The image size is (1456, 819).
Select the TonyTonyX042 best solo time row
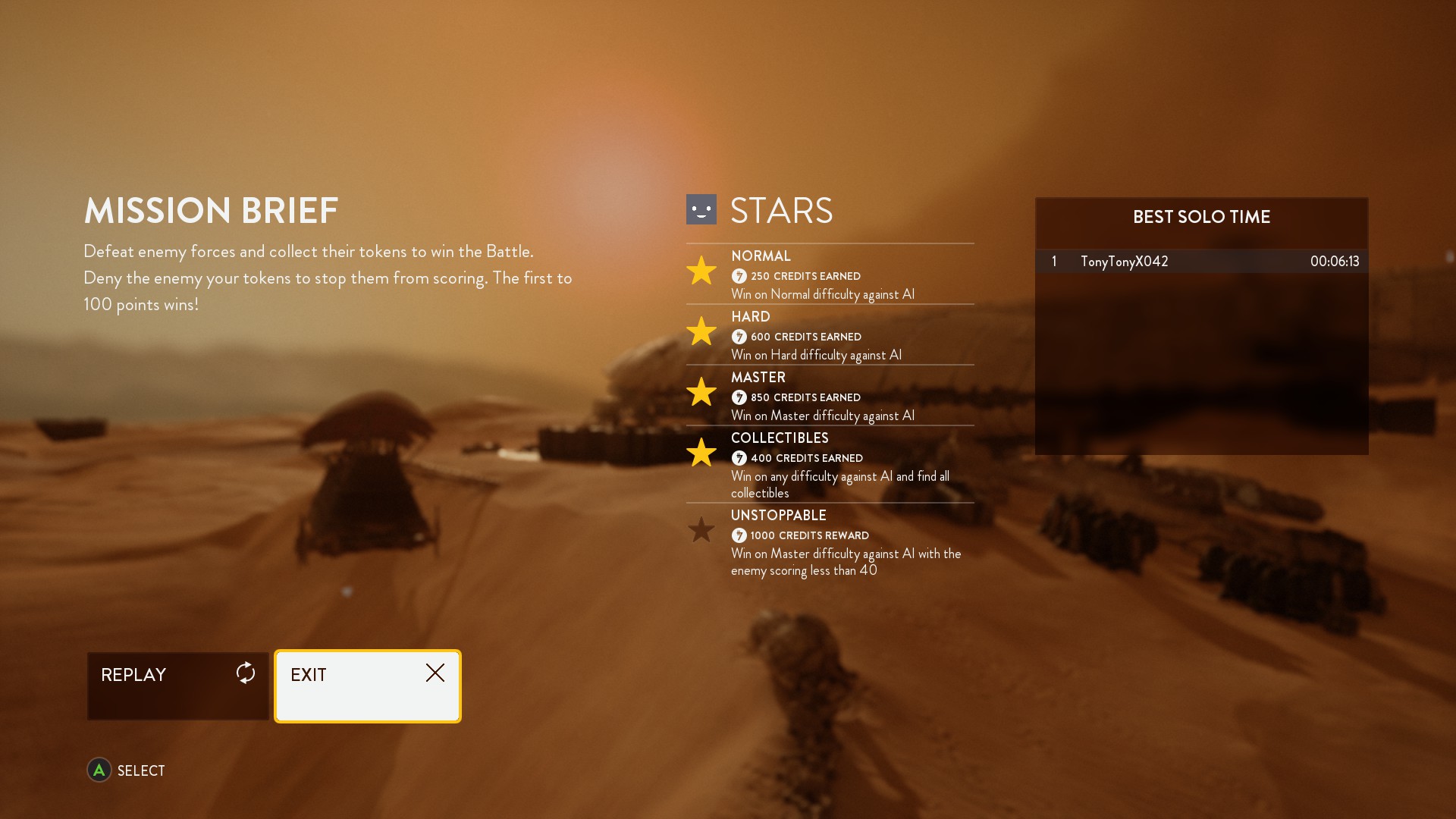(x=1201, y=262)
